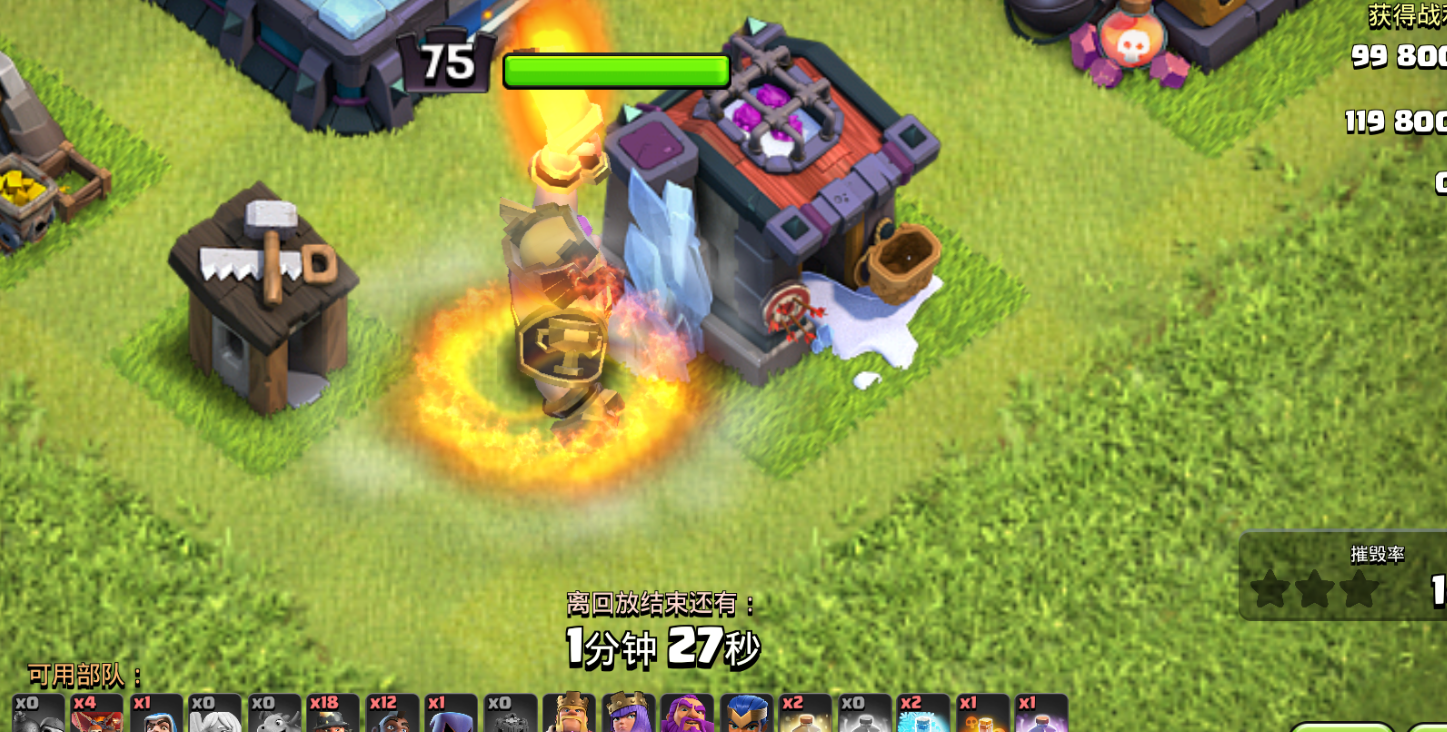
Task: Select the x18 Miner troop slot
Action: click(x=333, y=714)
